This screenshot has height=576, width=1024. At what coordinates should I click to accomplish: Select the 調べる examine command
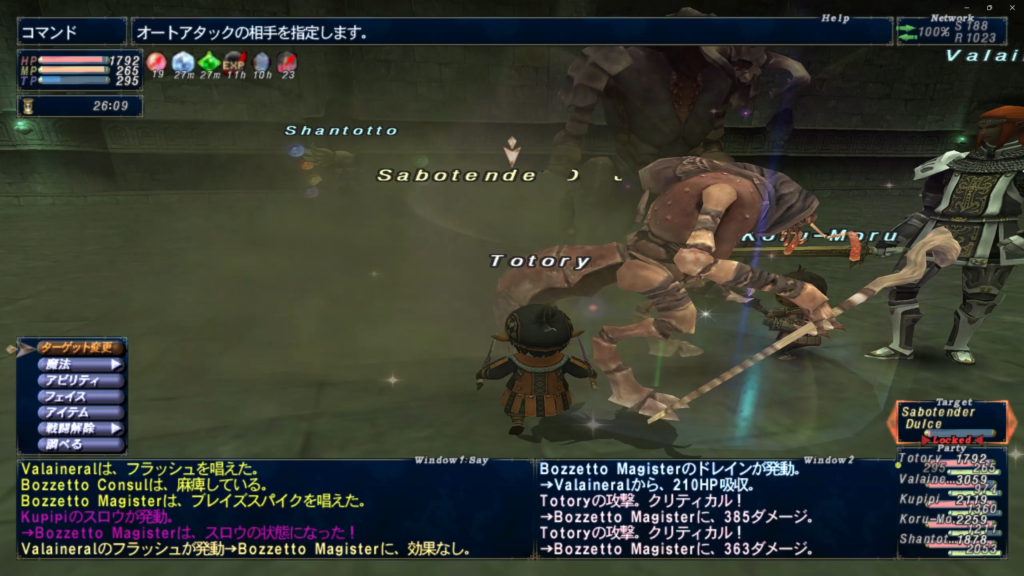(x=80, y=444)
